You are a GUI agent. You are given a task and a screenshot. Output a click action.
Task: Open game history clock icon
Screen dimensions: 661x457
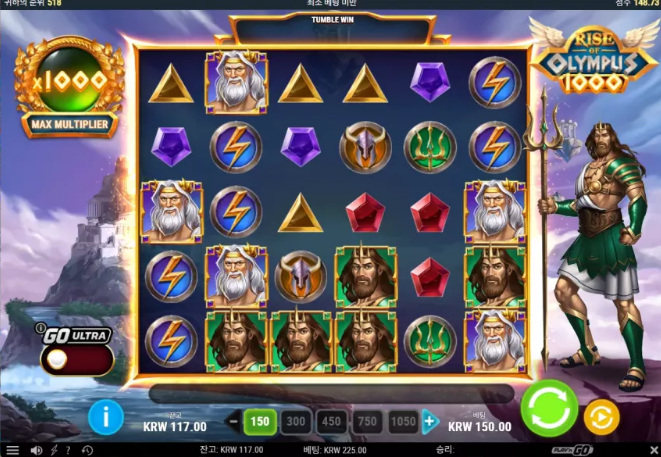pos(87,450)
